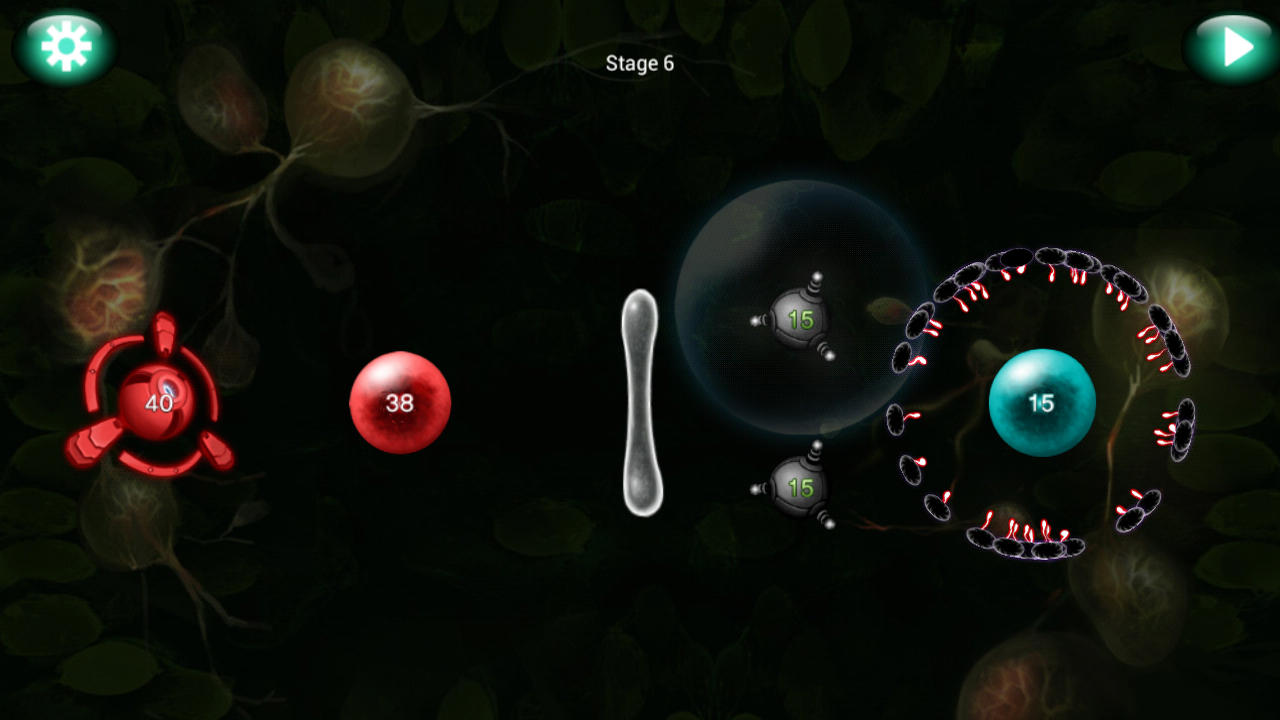Select the lower turret cell labeled 15

797,487
